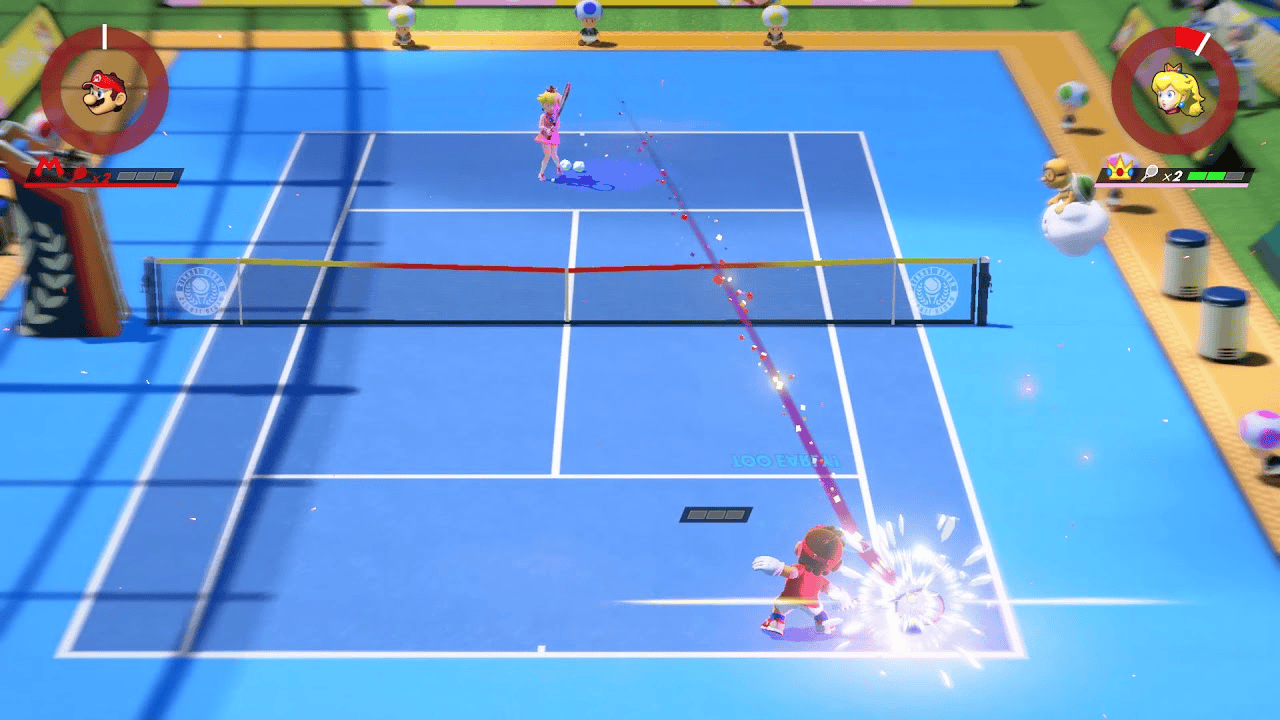Click Mario's portrait energy gauge

(104, 91)
